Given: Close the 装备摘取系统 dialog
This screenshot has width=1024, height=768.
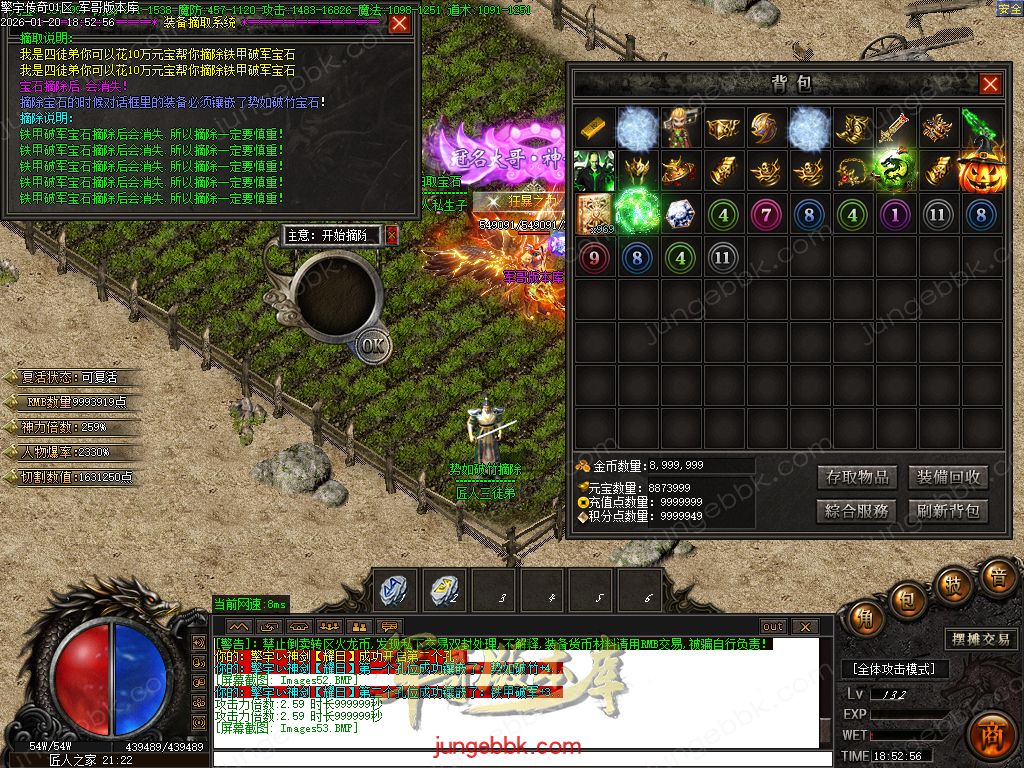Looking at the screenshot, I should click(400, 23).
